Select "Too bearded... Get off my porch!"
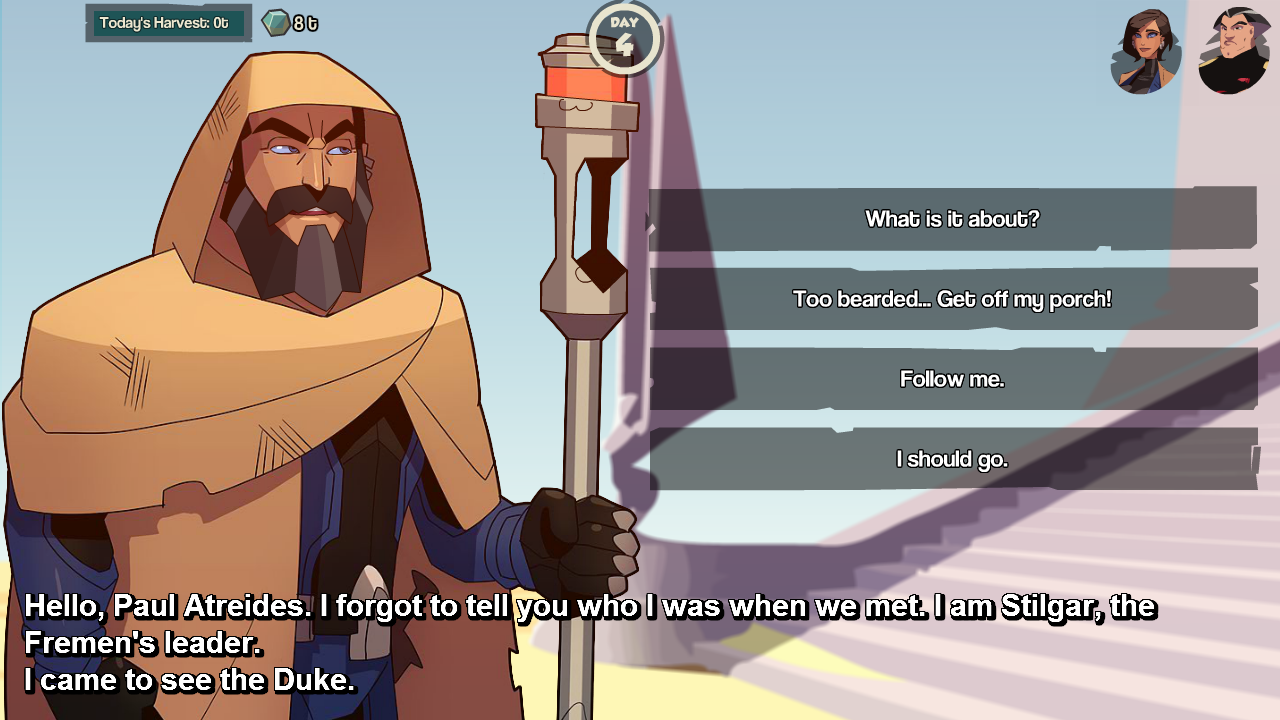 (x=952, y=299)
